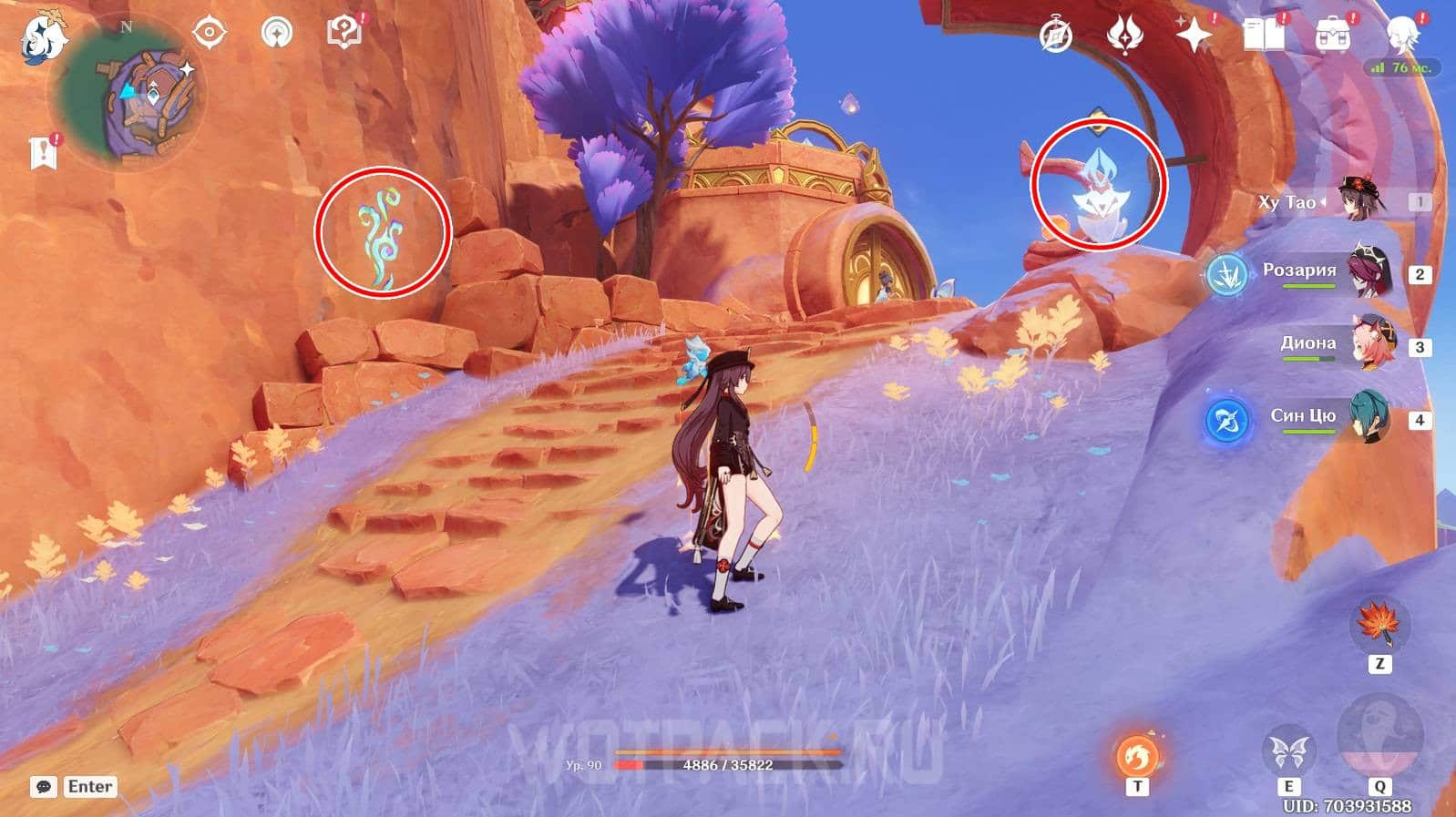Open the character screen icon
The height and width of the screenshot is (817, 1456).
coord(1401,35)
